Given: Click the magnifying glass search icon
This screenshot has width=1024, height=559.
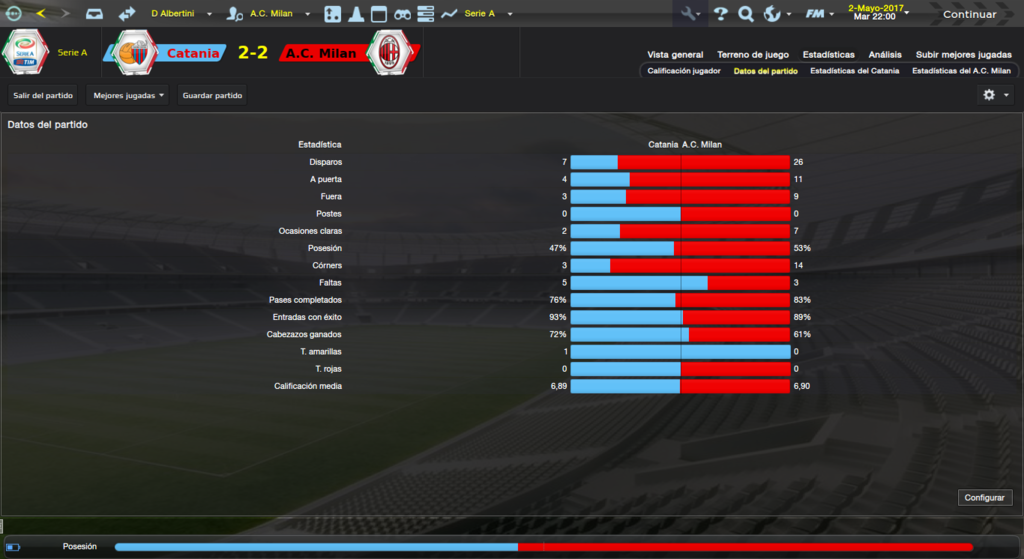Looking at the screenshot, I should [x=745, y=14].
